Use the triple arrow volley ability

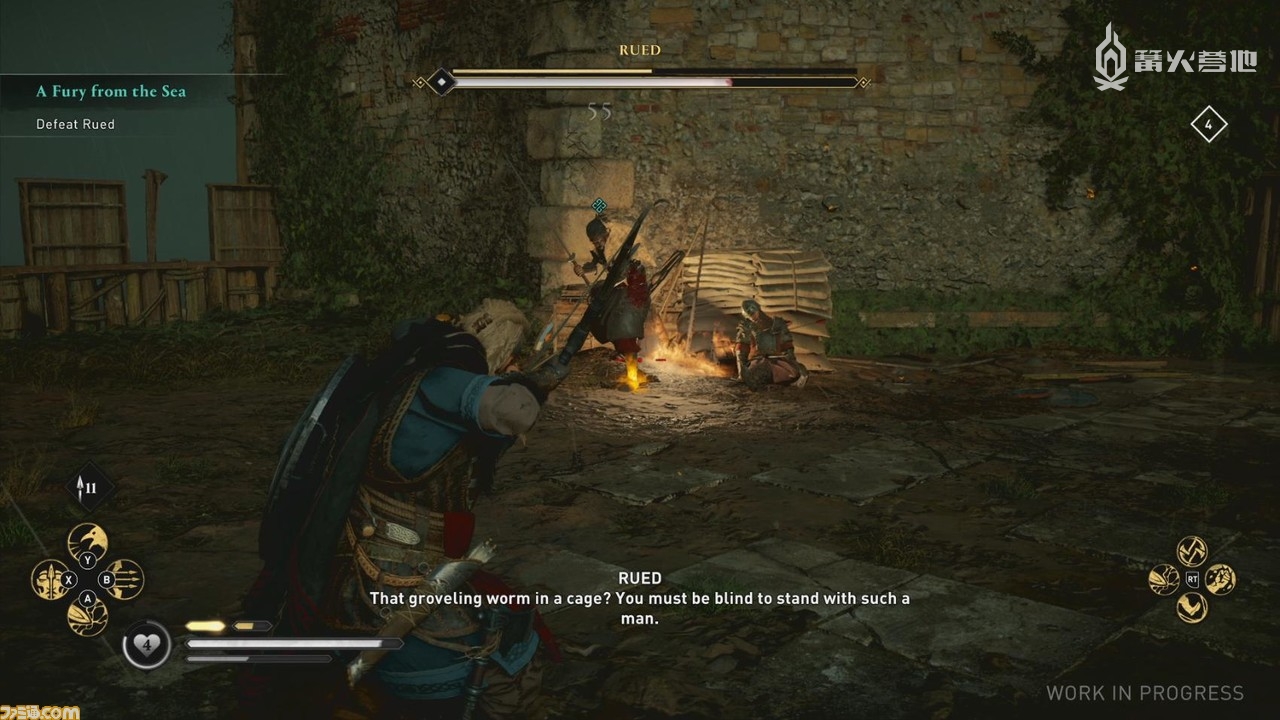[x=124, y=579]
